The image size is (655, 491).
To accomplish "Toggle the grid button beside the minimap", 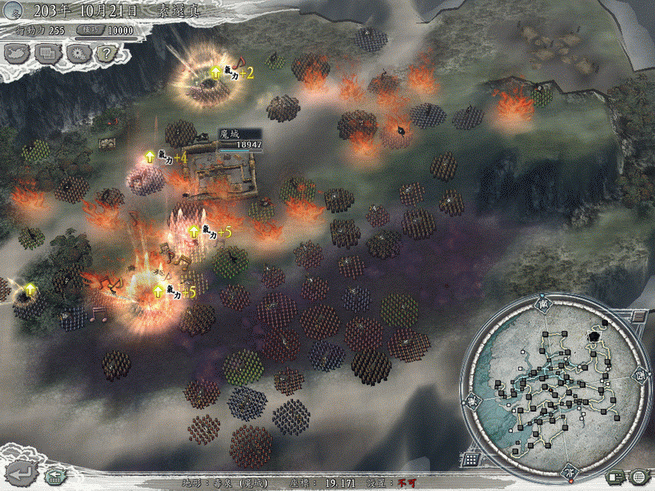I will (470, 459).
